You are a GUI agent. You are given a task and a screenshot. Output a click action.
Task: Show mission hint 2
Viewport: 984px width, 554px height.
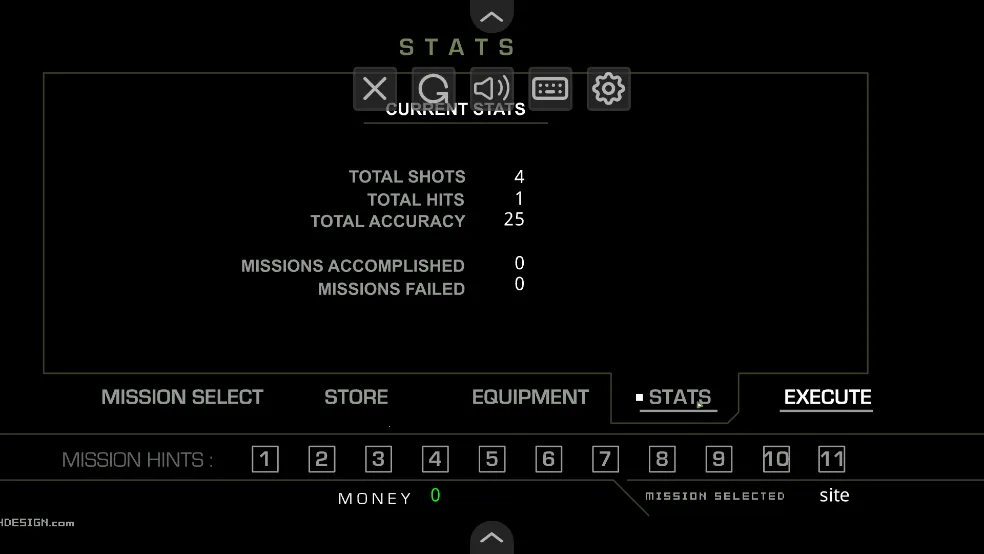tap(321, 459)
